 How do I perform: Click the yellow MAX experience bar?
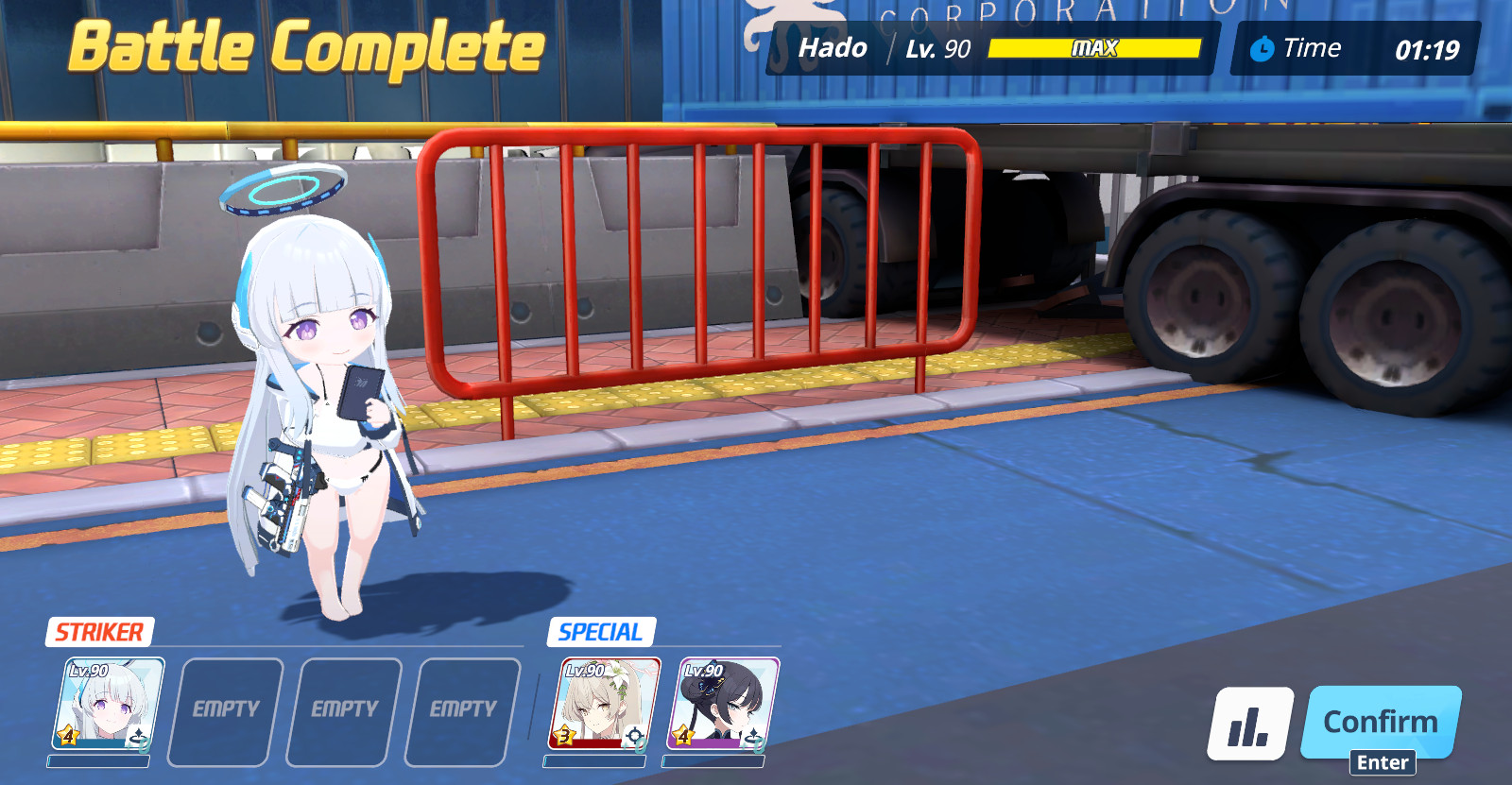tap(1096, 48)
